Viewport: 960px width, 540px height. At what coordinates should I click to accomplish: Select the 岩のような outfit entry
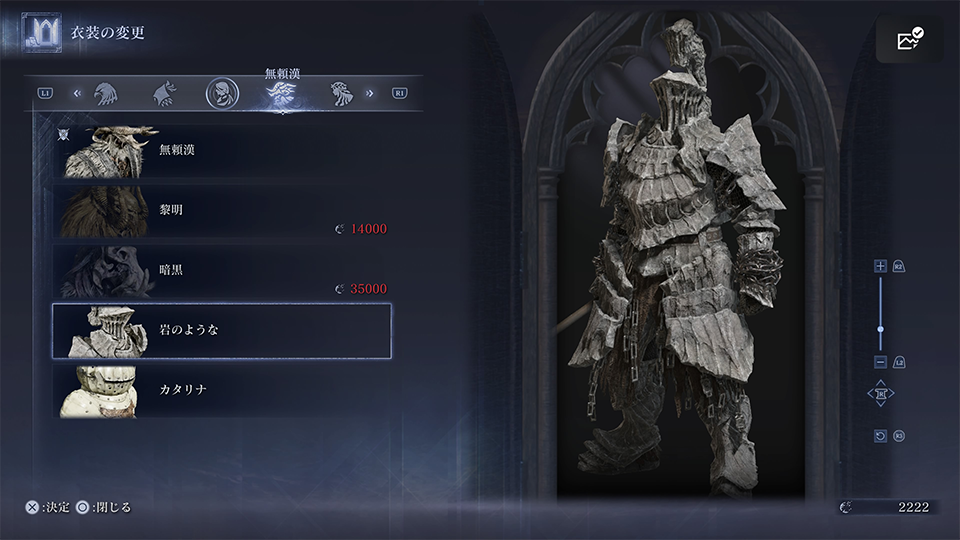point(221,331)
